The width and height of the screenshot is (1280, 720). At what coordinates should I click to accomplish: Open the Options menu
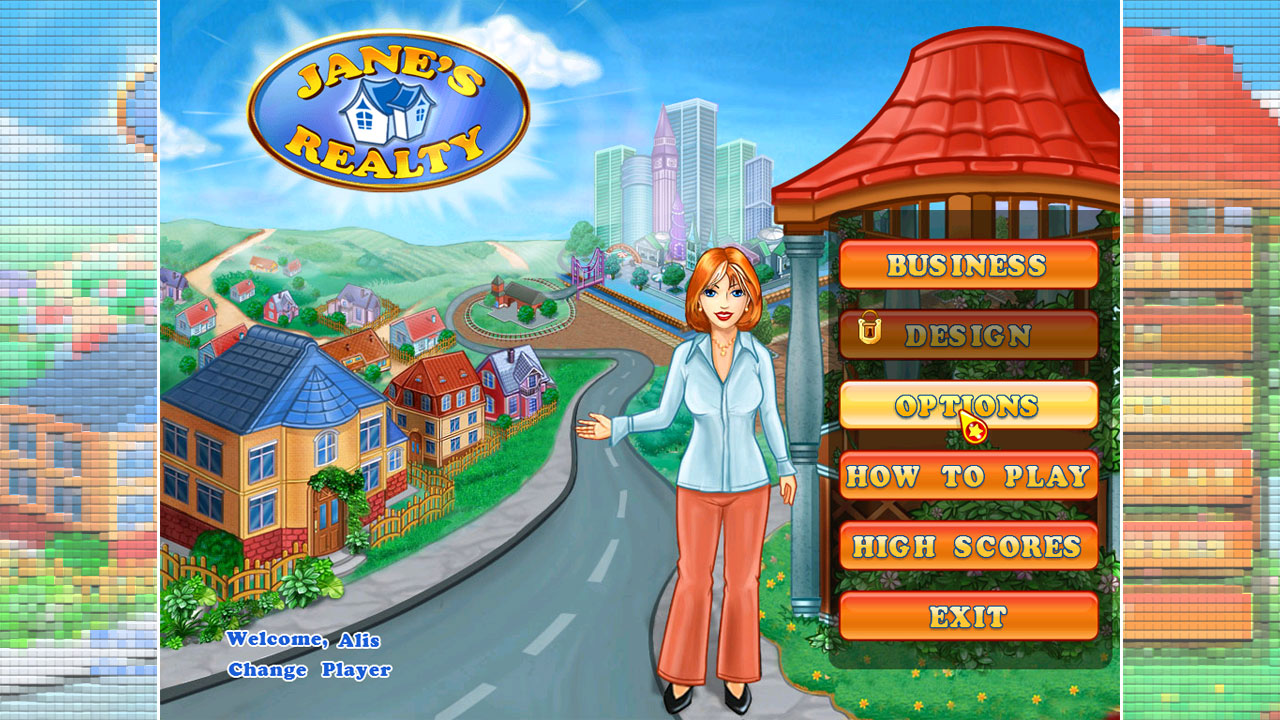coord(967,405)
